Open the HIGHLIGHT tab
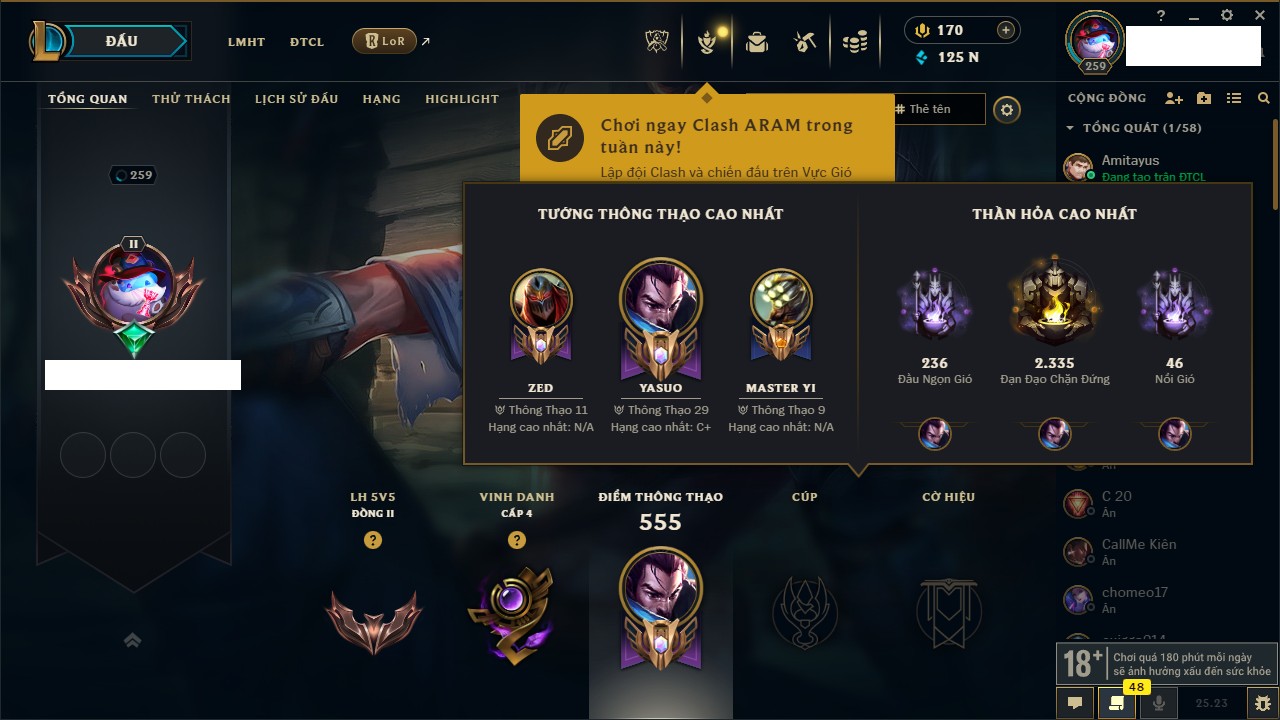1280x720 pixels. point(461,99)
